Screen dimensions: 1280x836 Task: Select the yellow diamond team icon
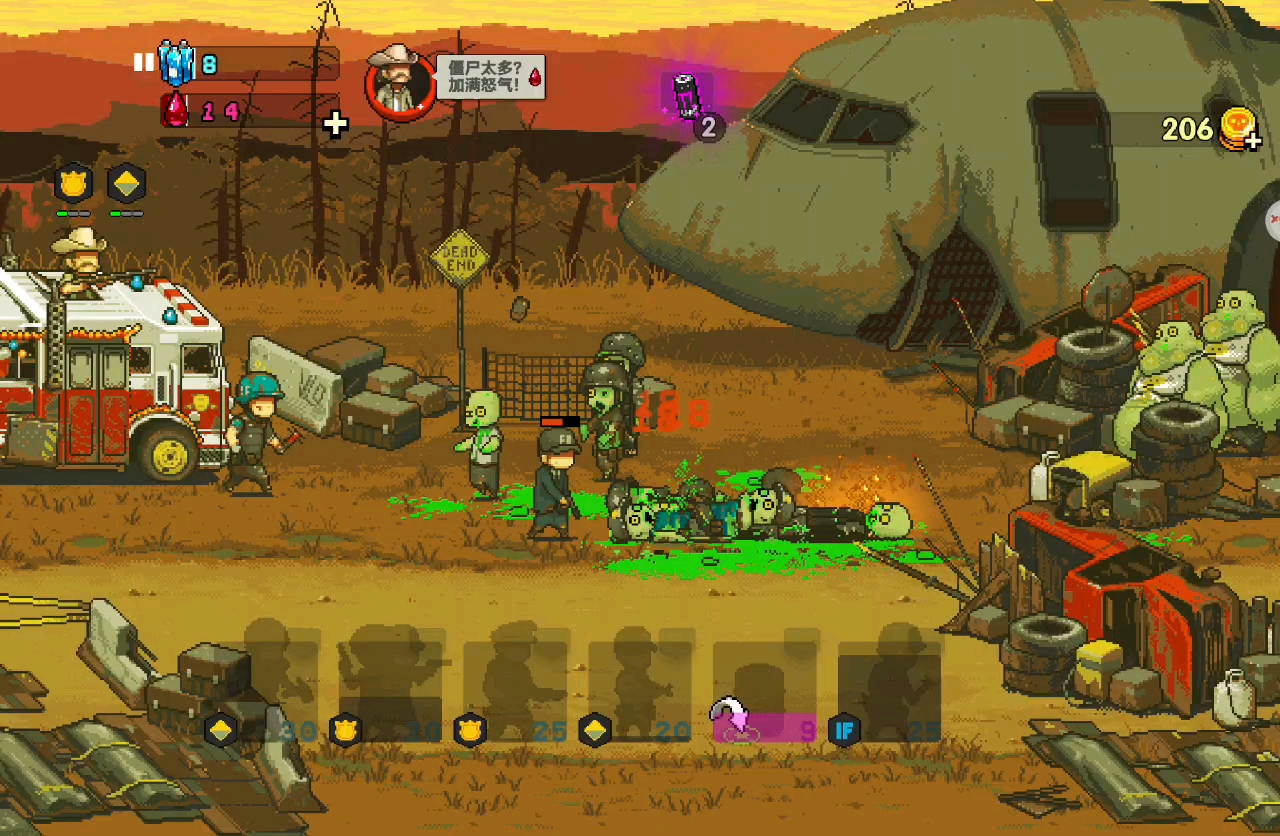127,184
